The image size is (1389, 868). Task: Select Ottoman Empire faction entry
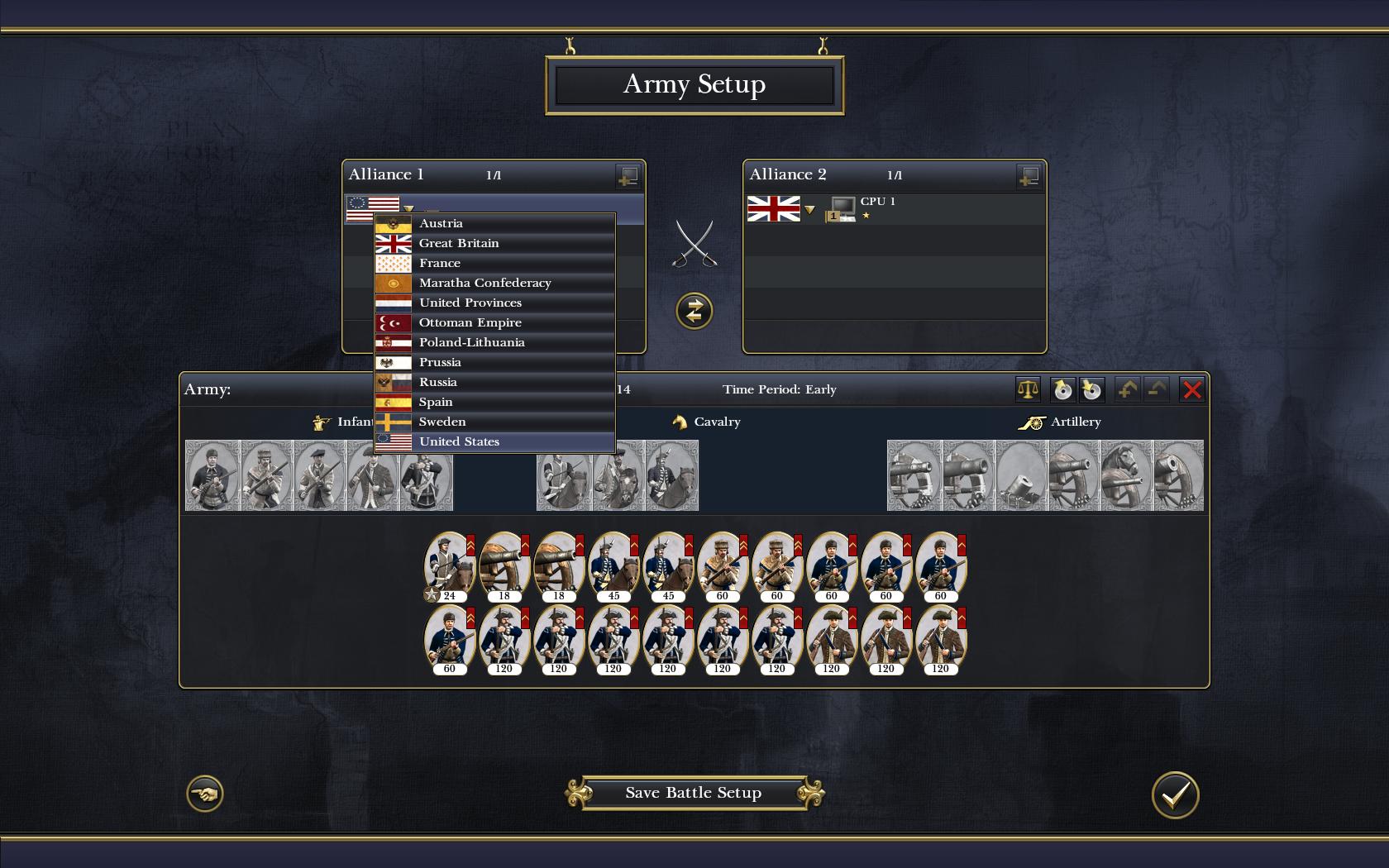(x=494, y=322)
